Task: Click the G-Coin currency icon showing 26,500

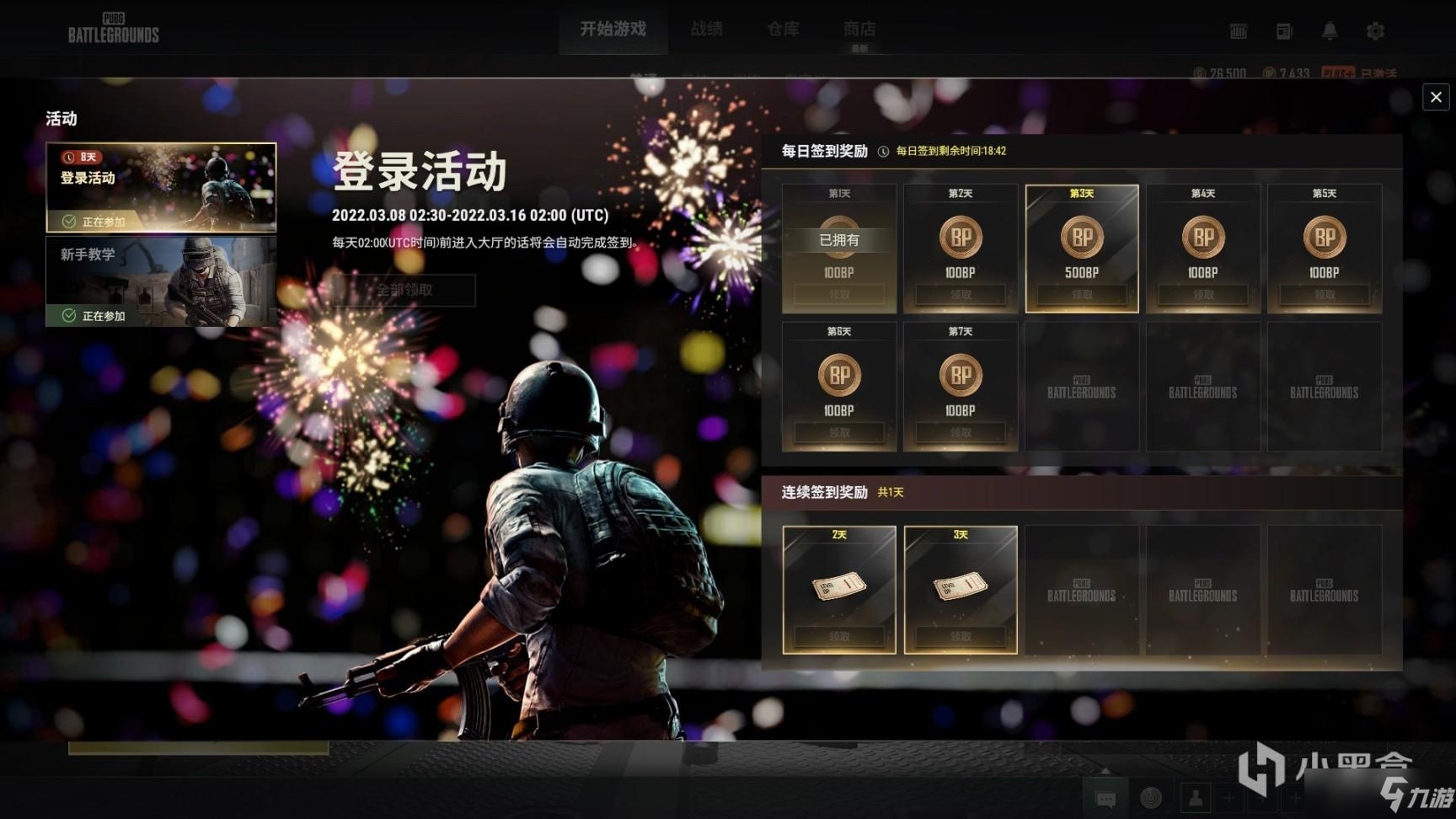Action: click(1201, 73)
